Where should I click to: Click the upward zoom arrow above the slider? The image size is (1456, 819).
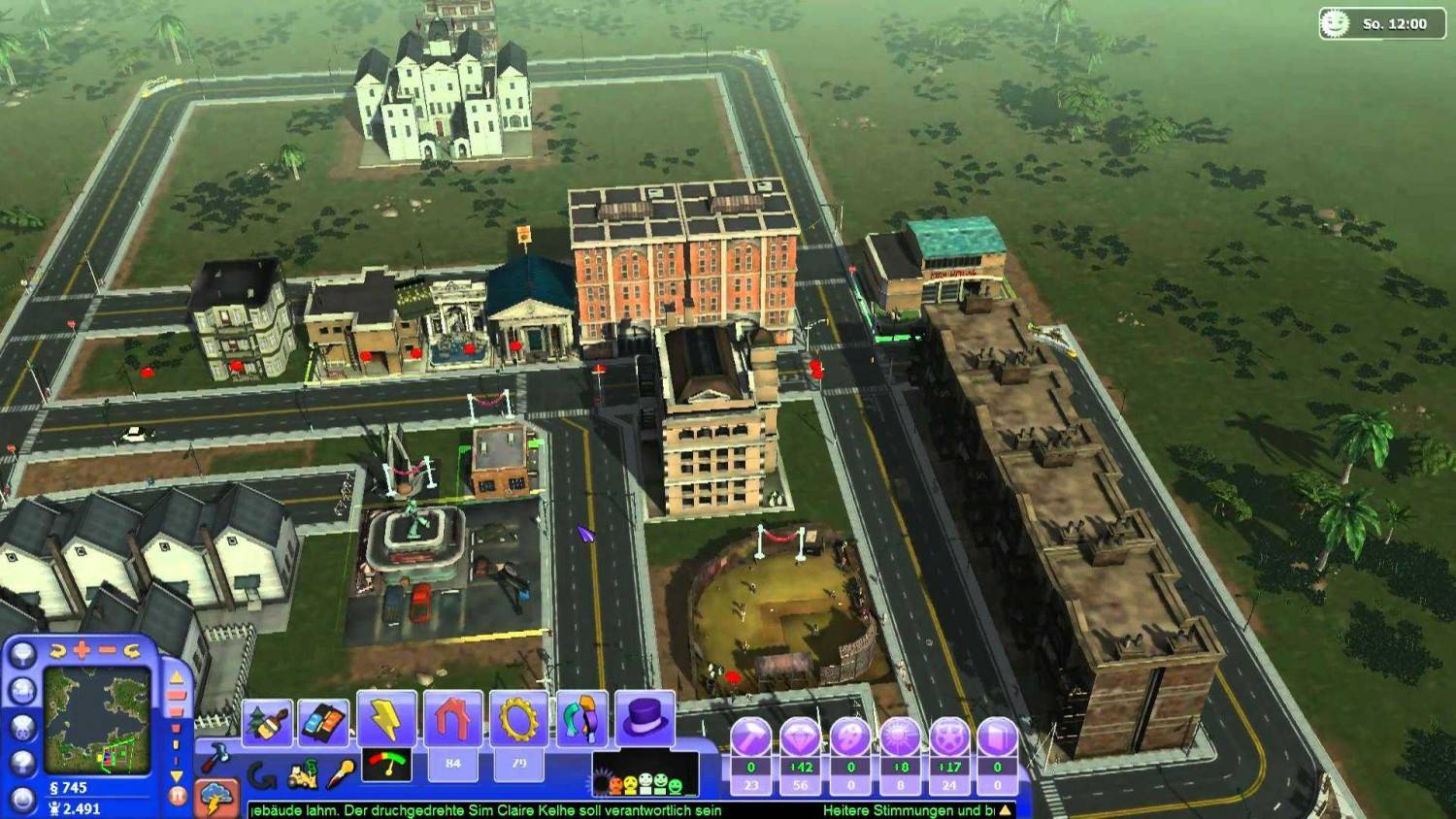[x=177, y=677]
